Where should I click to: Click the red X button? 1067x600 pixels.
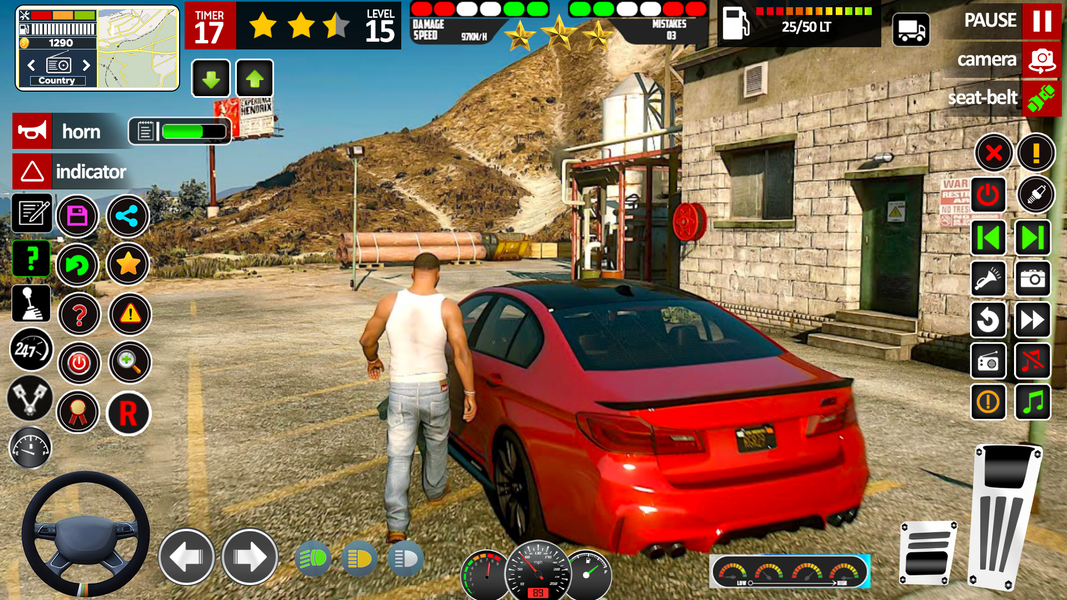[992, 153]
